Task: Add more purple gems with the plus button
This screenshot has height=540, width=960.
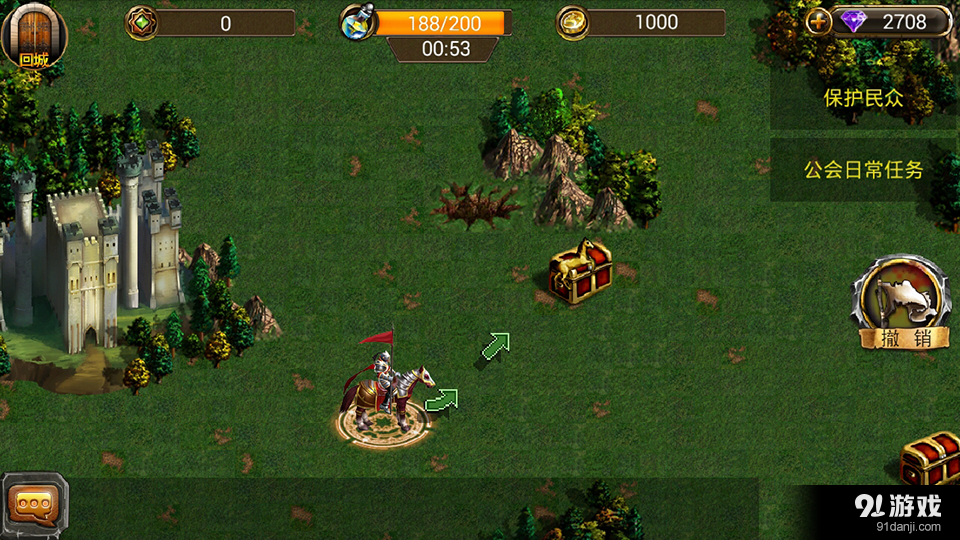Action: click(818, 22)
